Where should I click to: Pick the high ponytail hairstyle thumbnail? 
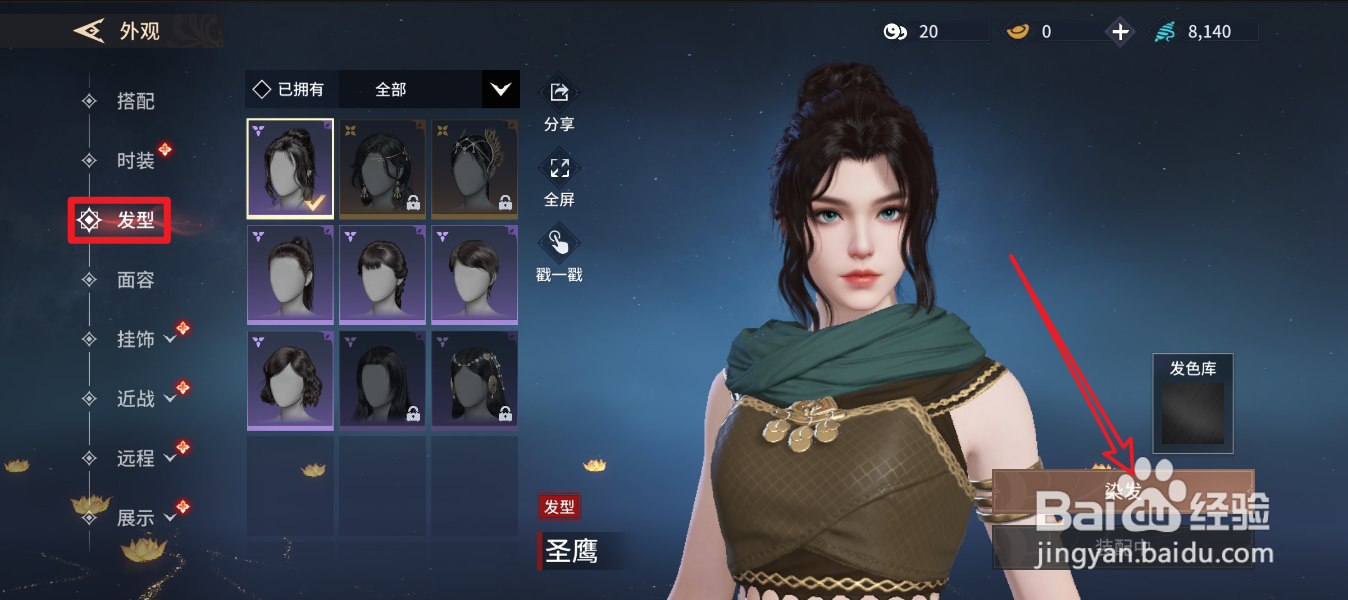290,275
